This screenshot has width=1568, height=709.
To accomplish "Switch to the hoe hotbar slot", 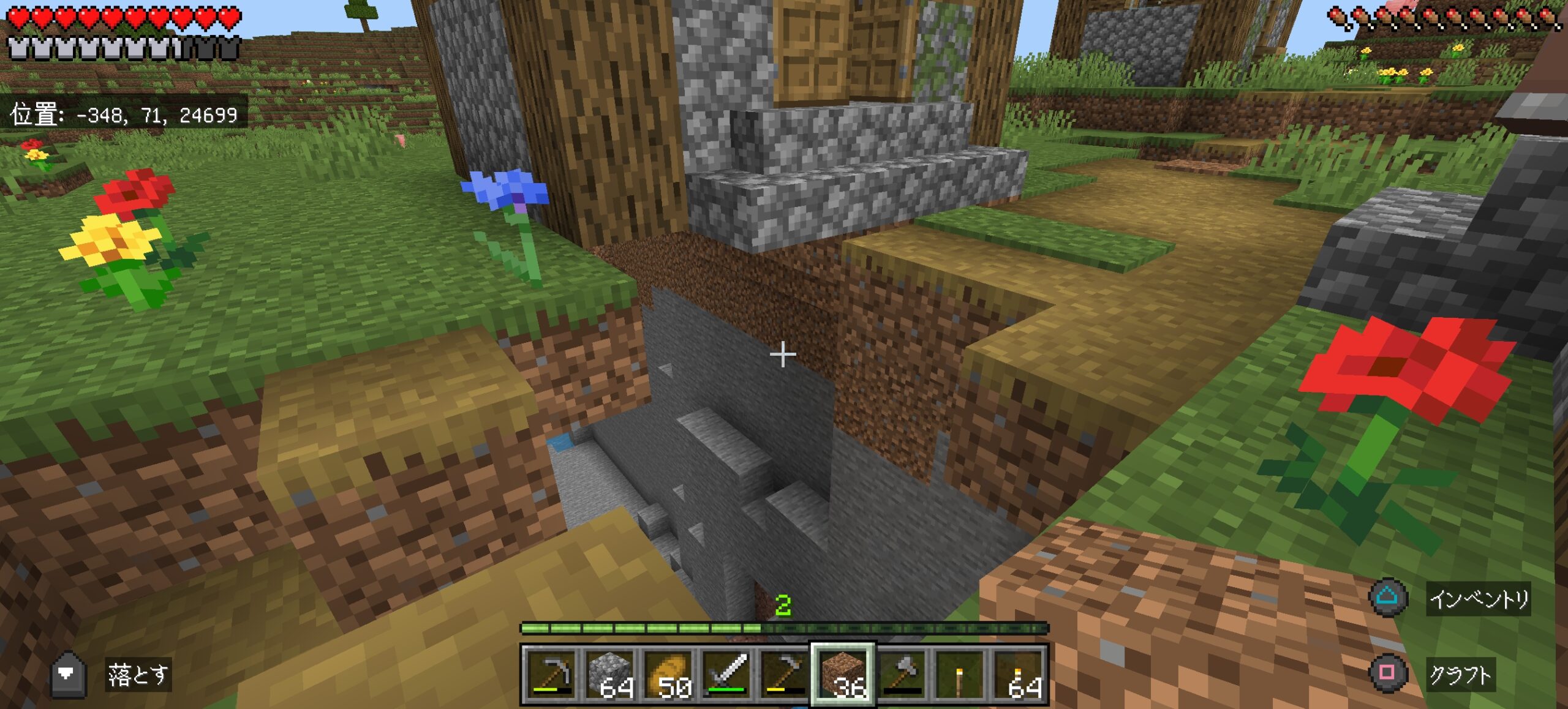I will pyautogui.click(x=784, y=675).
